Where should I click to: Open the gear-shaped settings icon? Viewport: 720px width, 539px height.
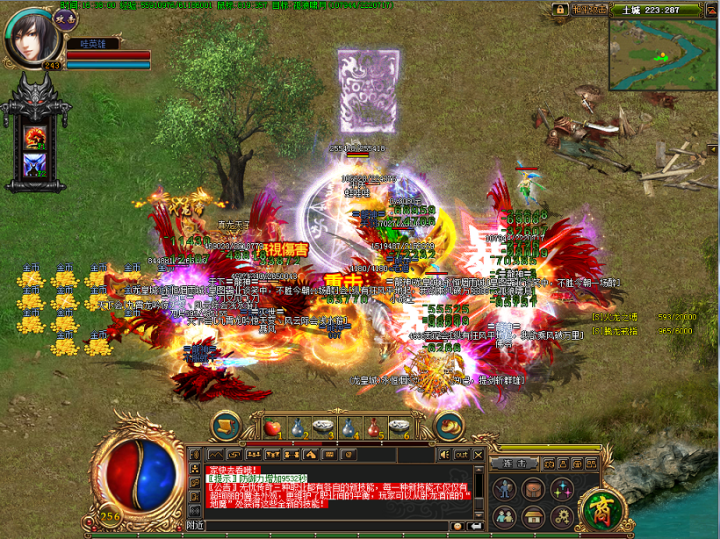[x=562, y=516]
